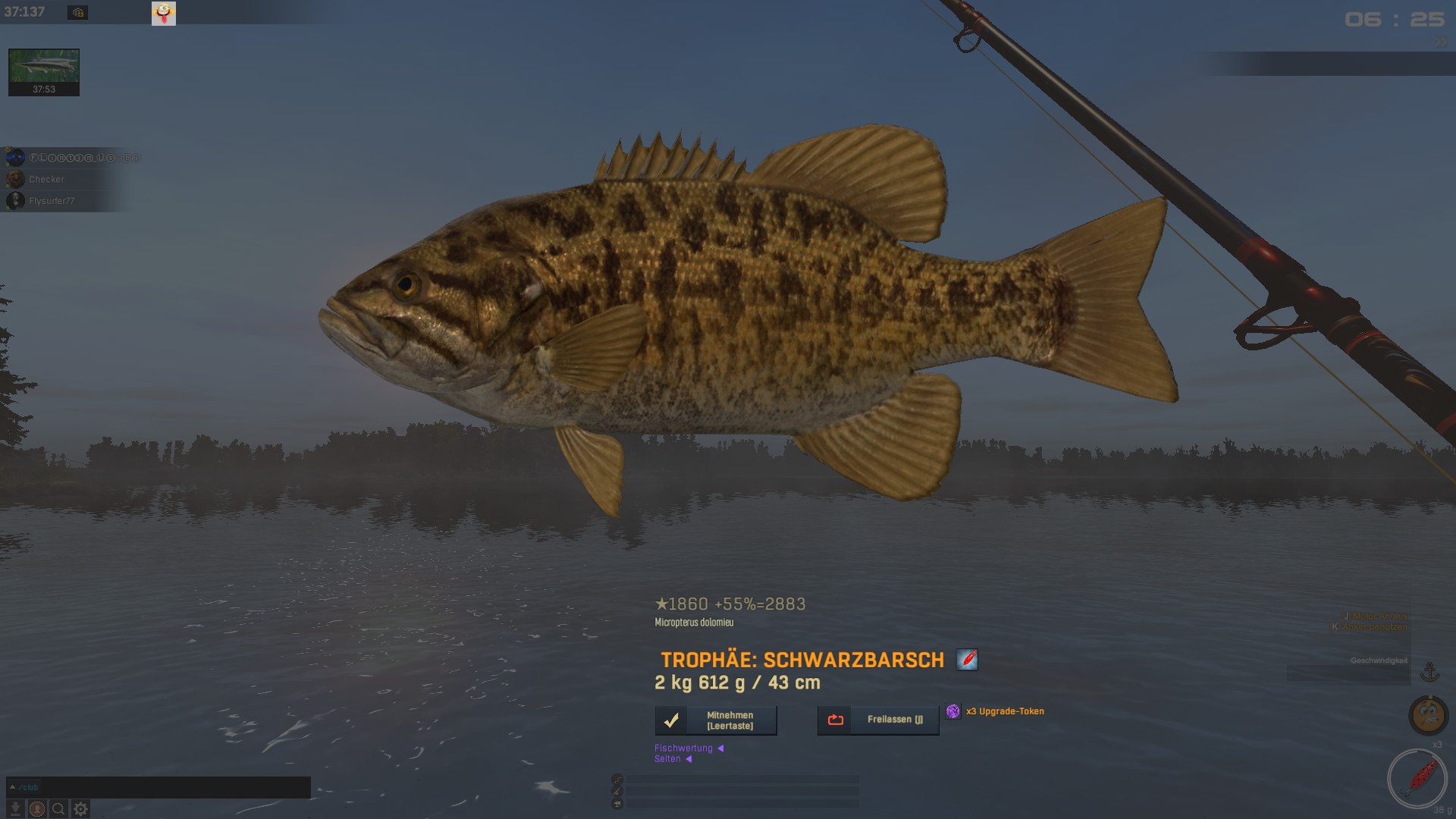Select the red spoon lure slot

(x=1417, y=778)
